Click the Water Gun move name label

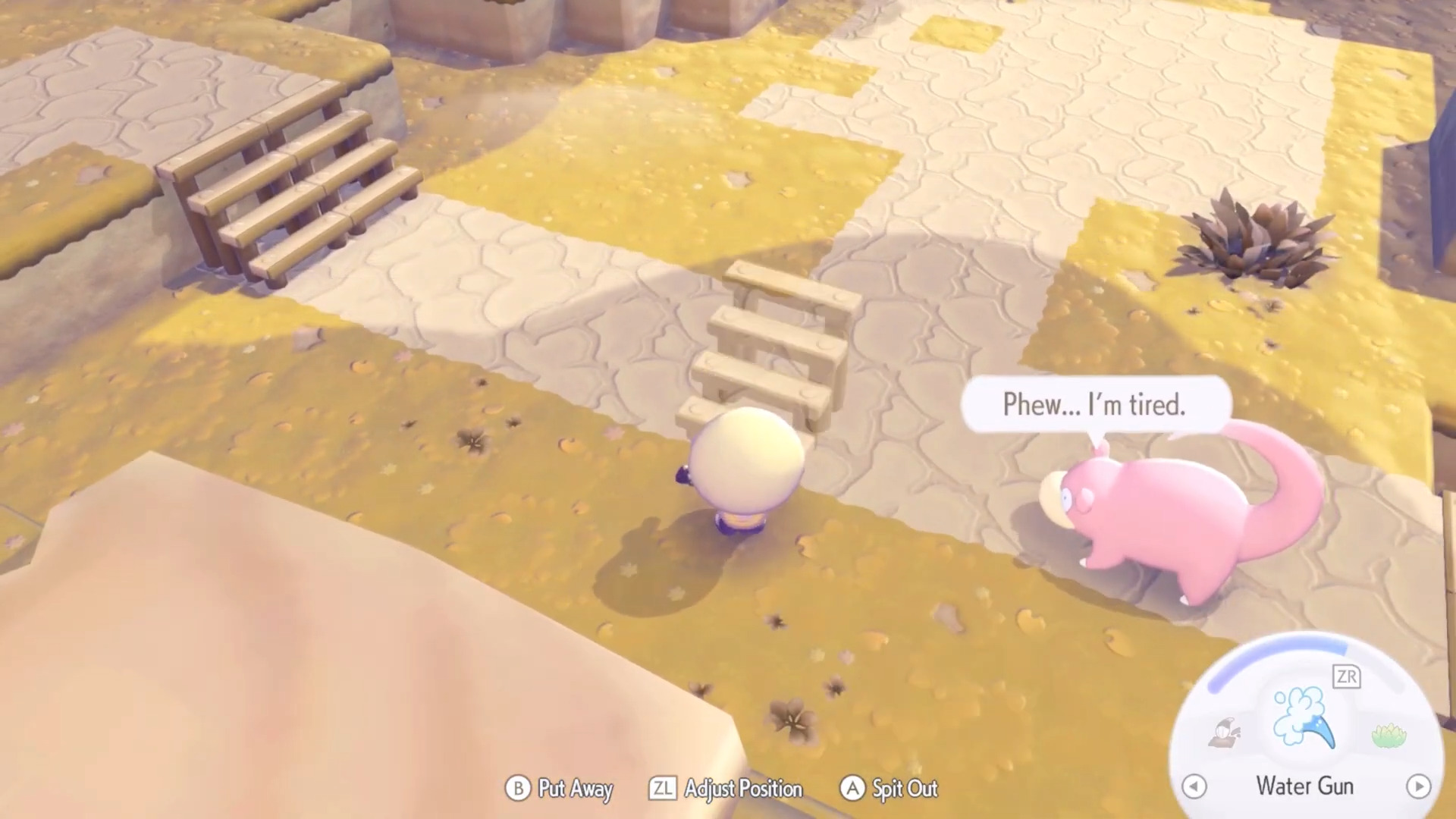[1304, 786]
